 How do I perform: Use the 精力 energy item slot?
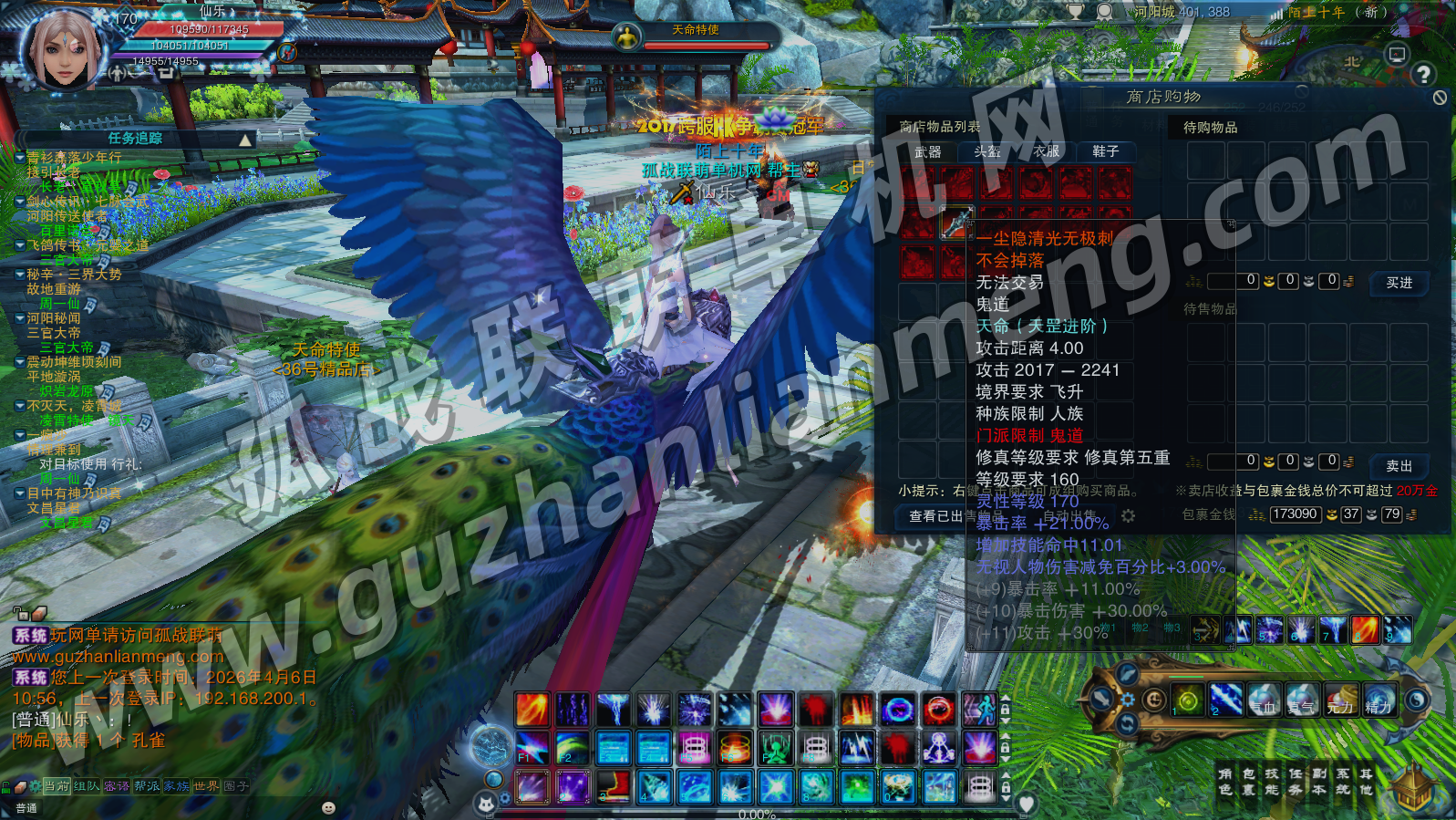tap(1379, 700)
